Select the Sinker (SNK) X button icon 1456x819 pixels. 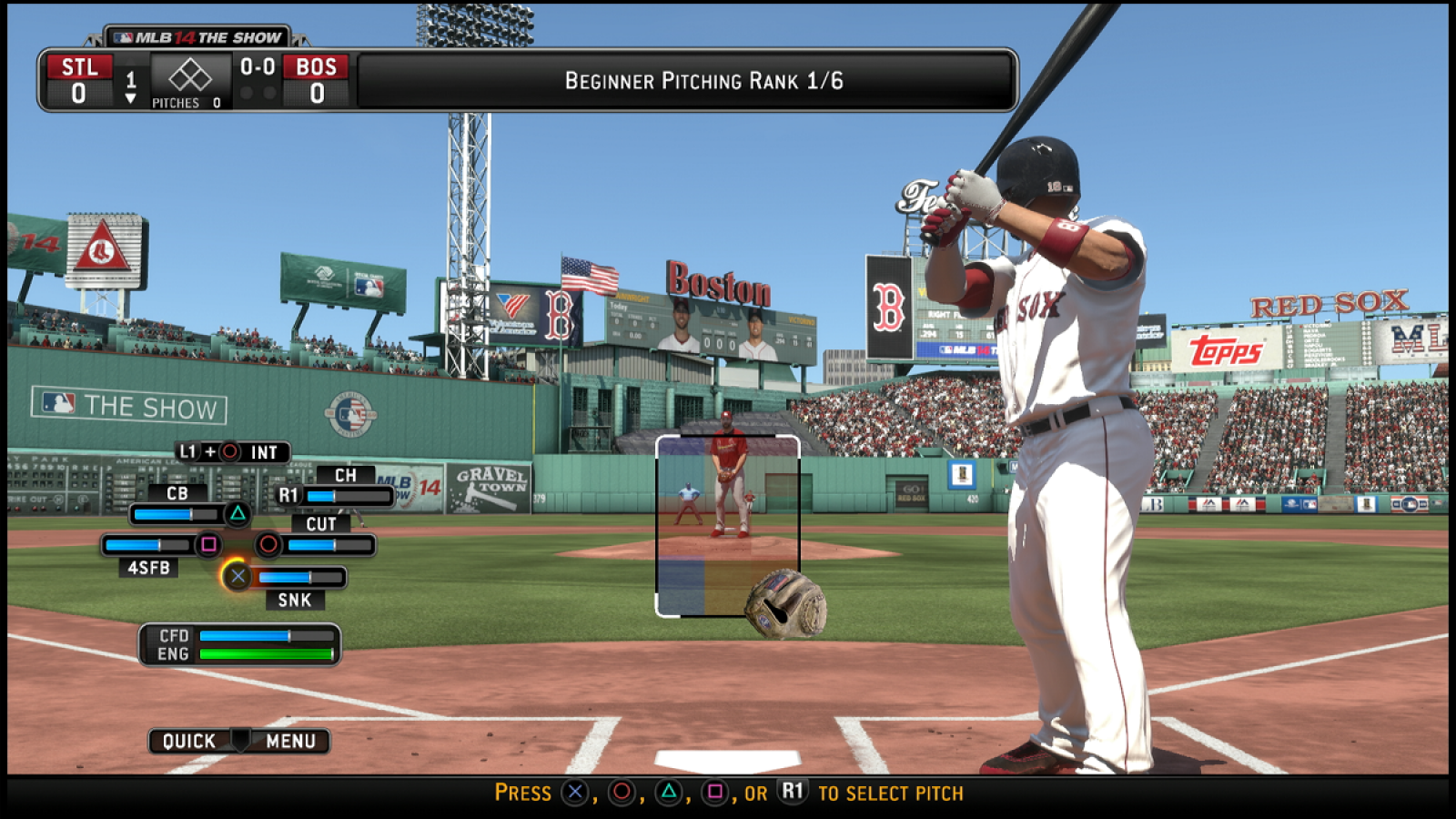click(238, 576)
